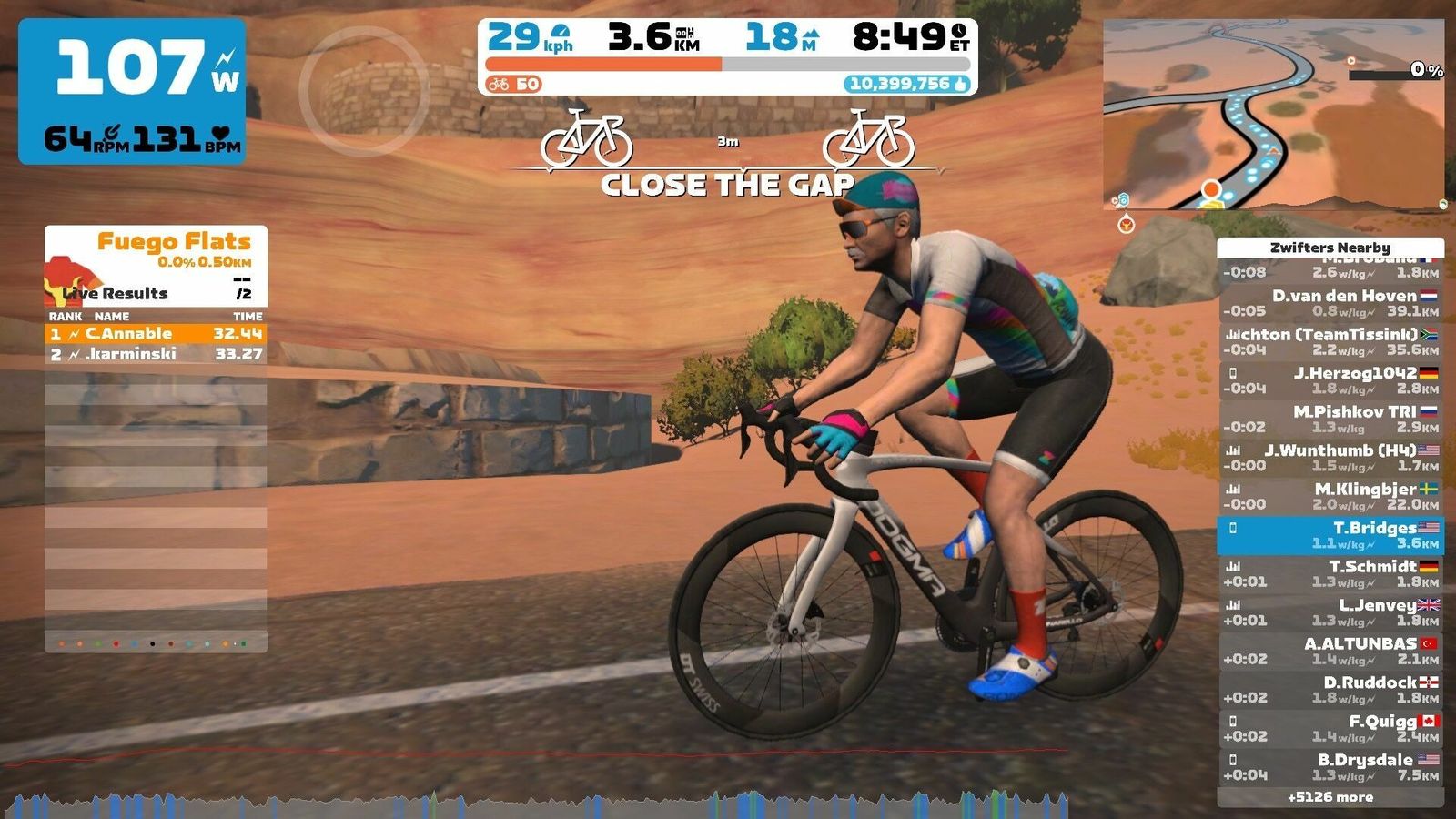Image resolution: width=1456 pixels, height=819 pixels.
Task: Show the +5126 more riders
Action: click(1330, 797)
